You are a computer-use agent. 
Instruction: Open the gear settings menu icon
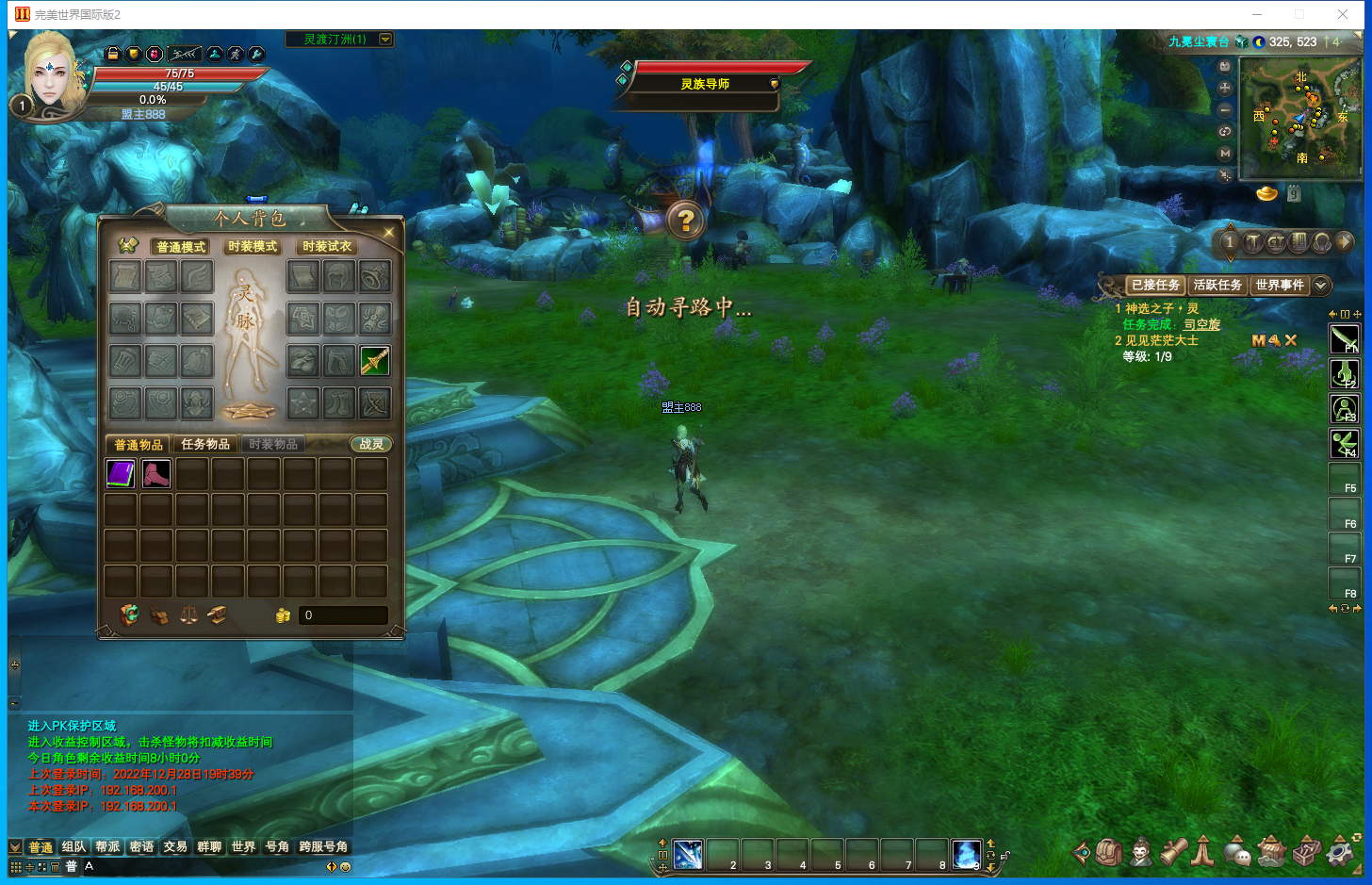point(1340,851)
